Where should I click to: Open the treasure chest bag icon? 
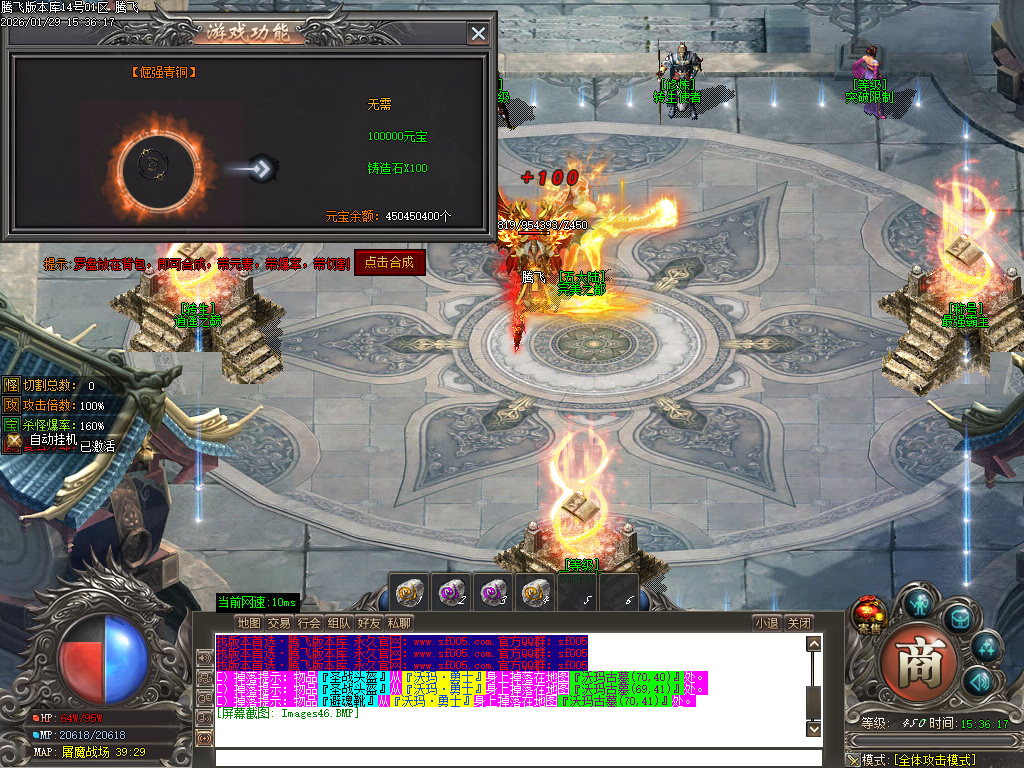tap(959, 616)
